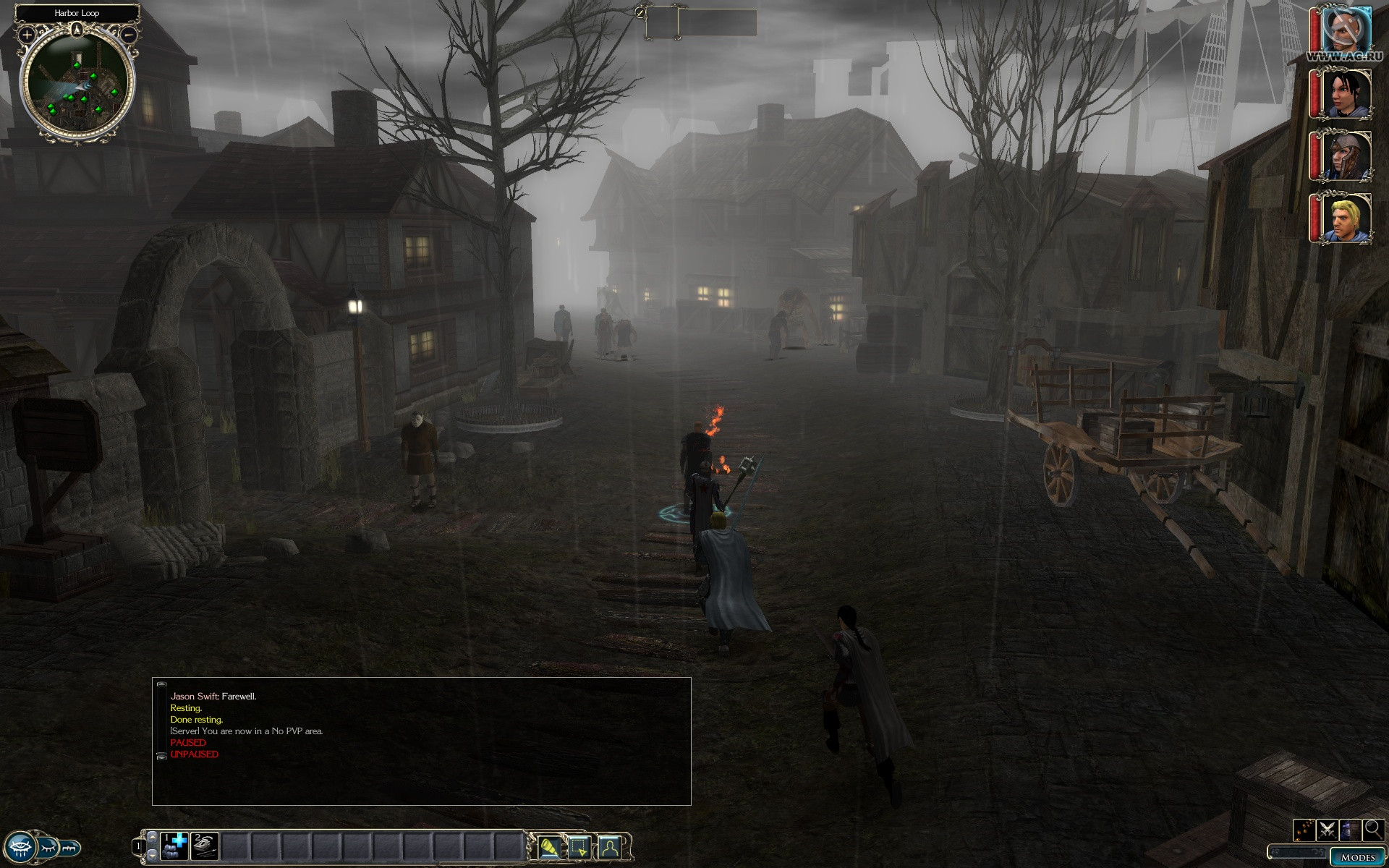Click the open eye icon in bottom-left
1389x868 pixels.
(x=20, y=846)
